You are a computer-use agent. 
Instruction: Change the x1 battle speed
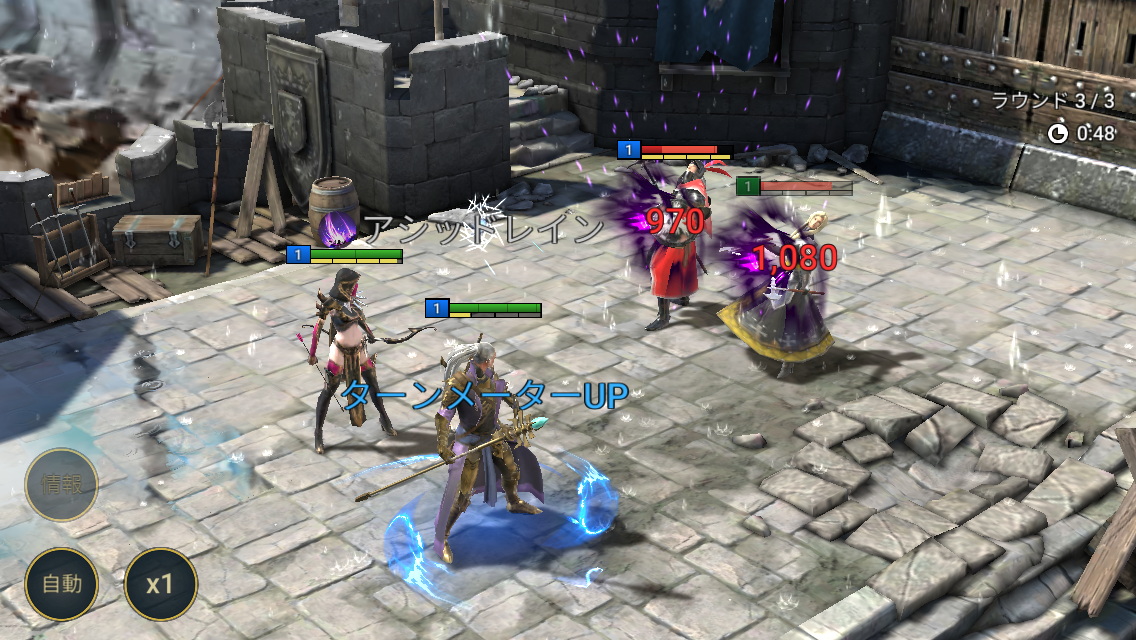(160, 584)
